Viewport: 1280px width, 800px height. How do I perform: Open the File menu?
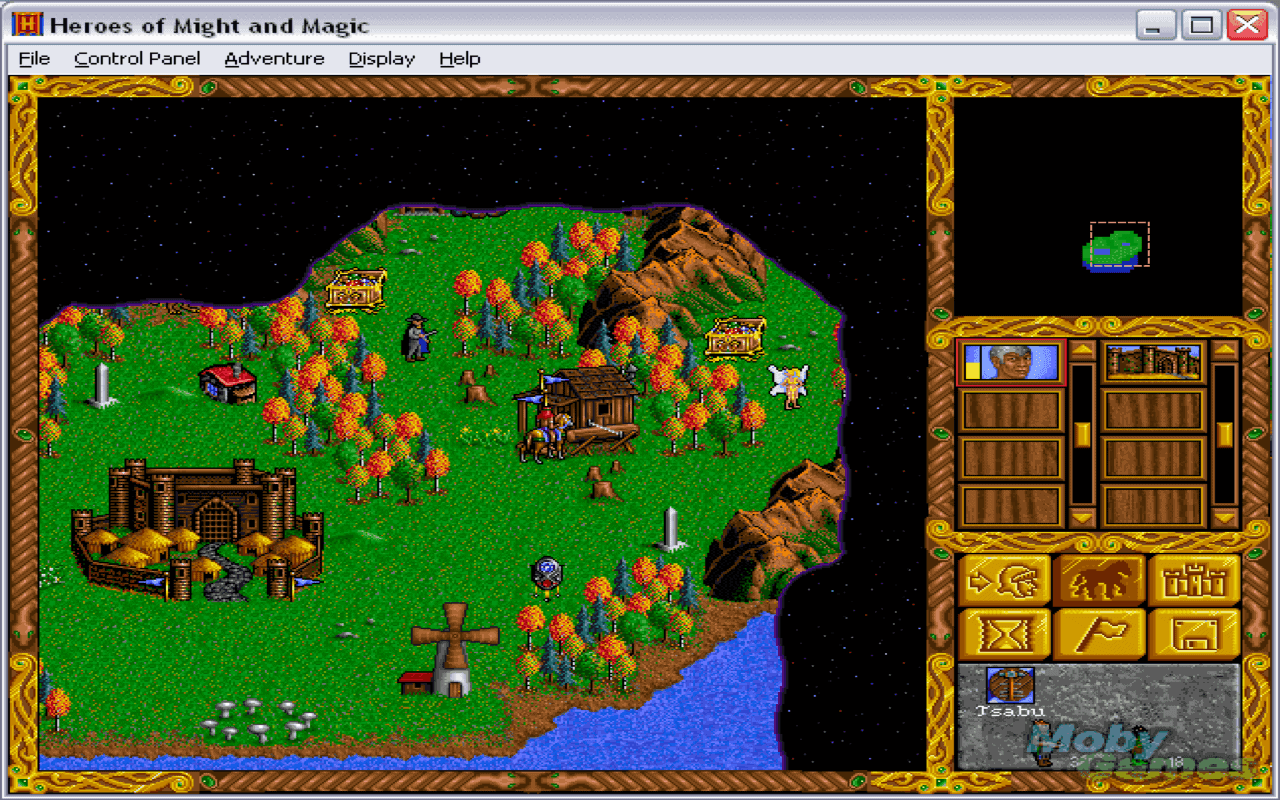point(34,58)
